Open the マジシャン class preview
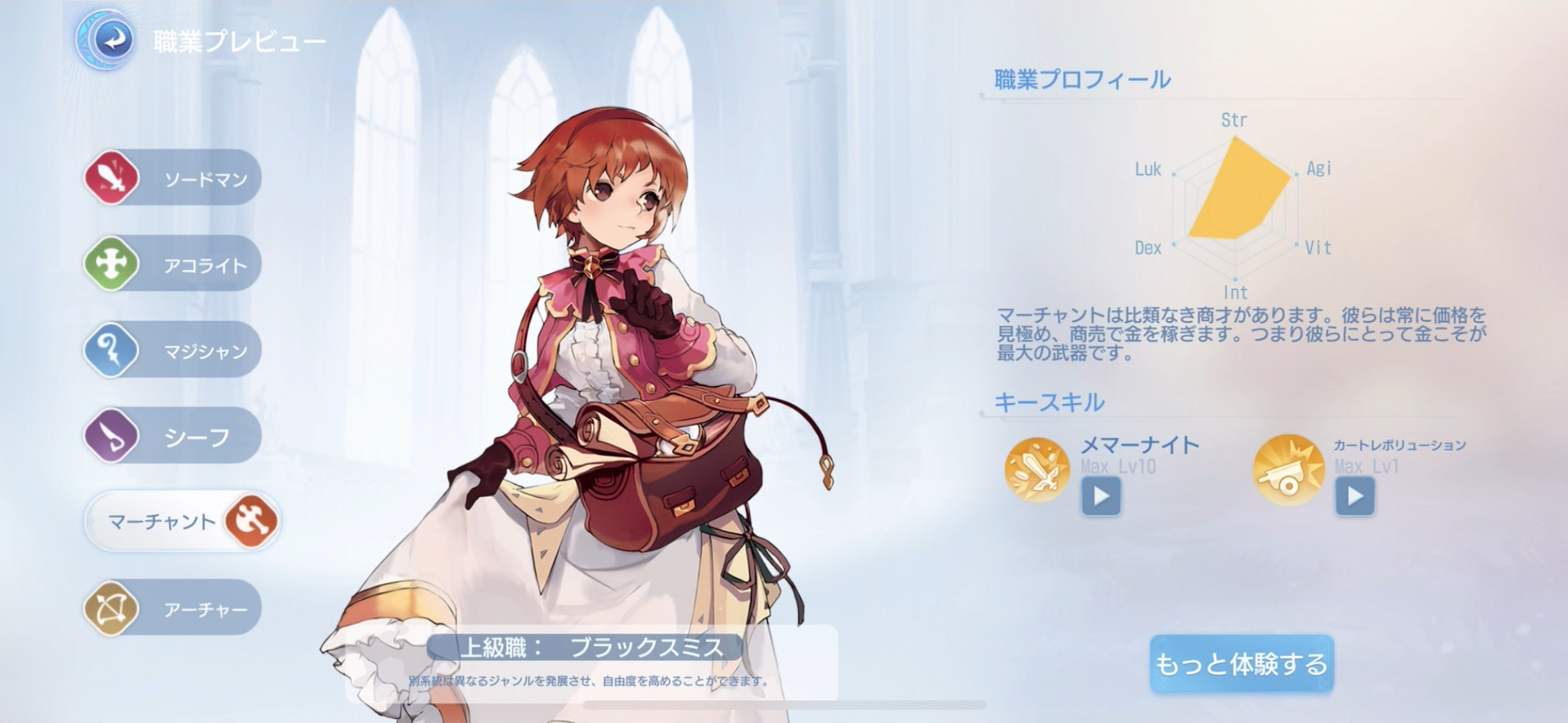This screenshot has height=723, width=1568. click(x=188, y=349)
